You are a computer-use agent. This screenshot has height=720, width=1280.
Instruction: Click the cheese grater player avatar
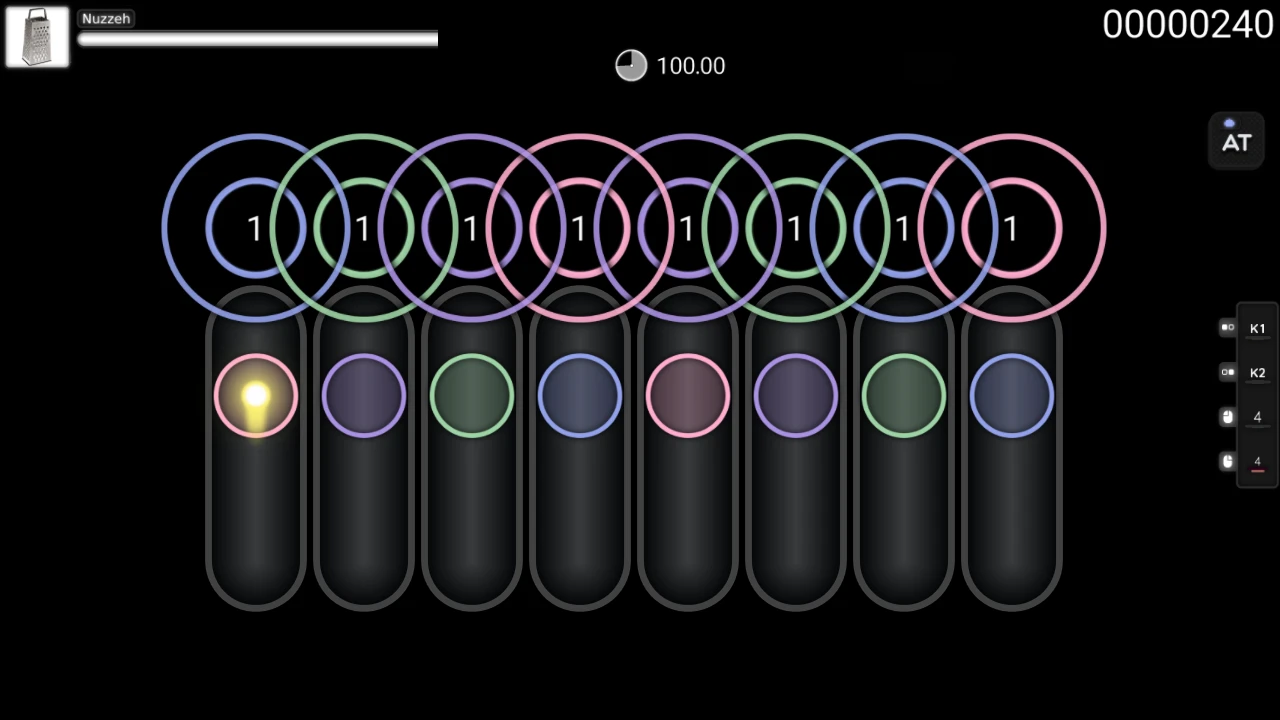(x=37, y=37)
